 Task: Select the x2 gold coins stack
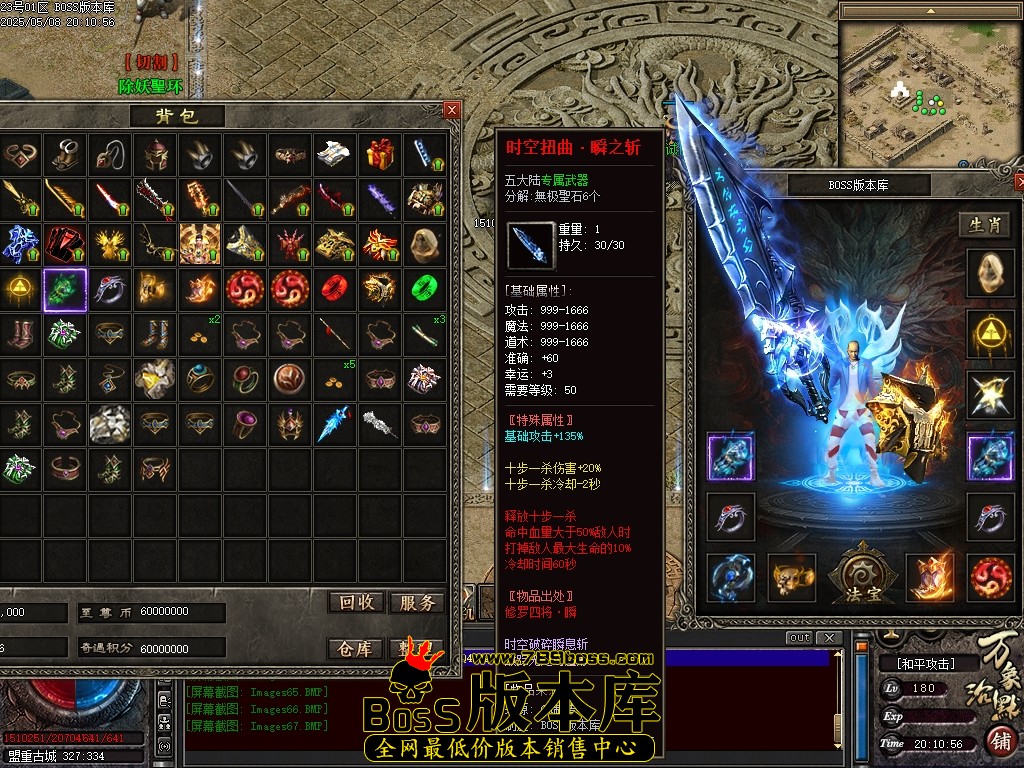pos(200,334)
